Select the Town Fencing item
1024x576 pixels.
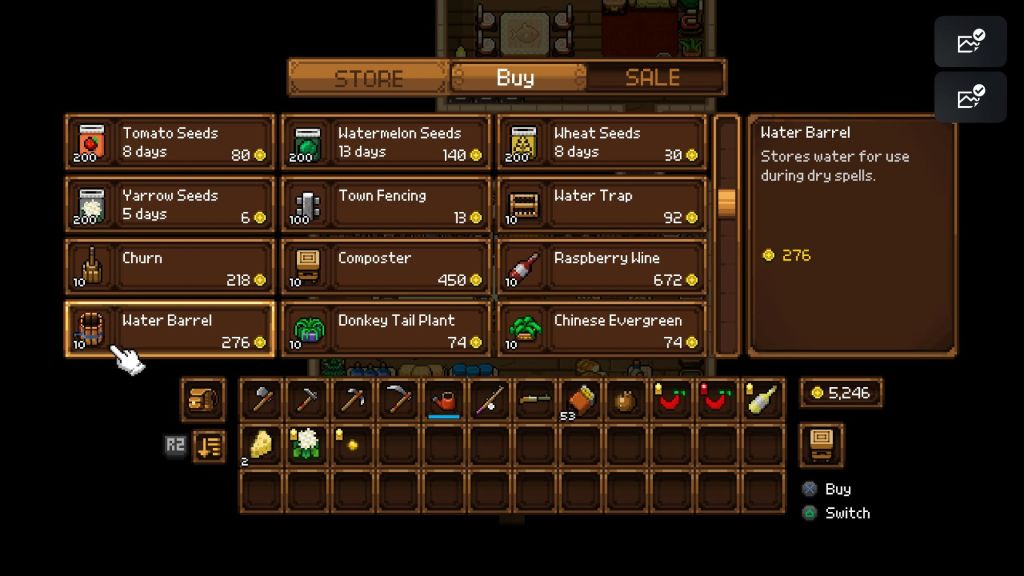[x=386, y=205]
